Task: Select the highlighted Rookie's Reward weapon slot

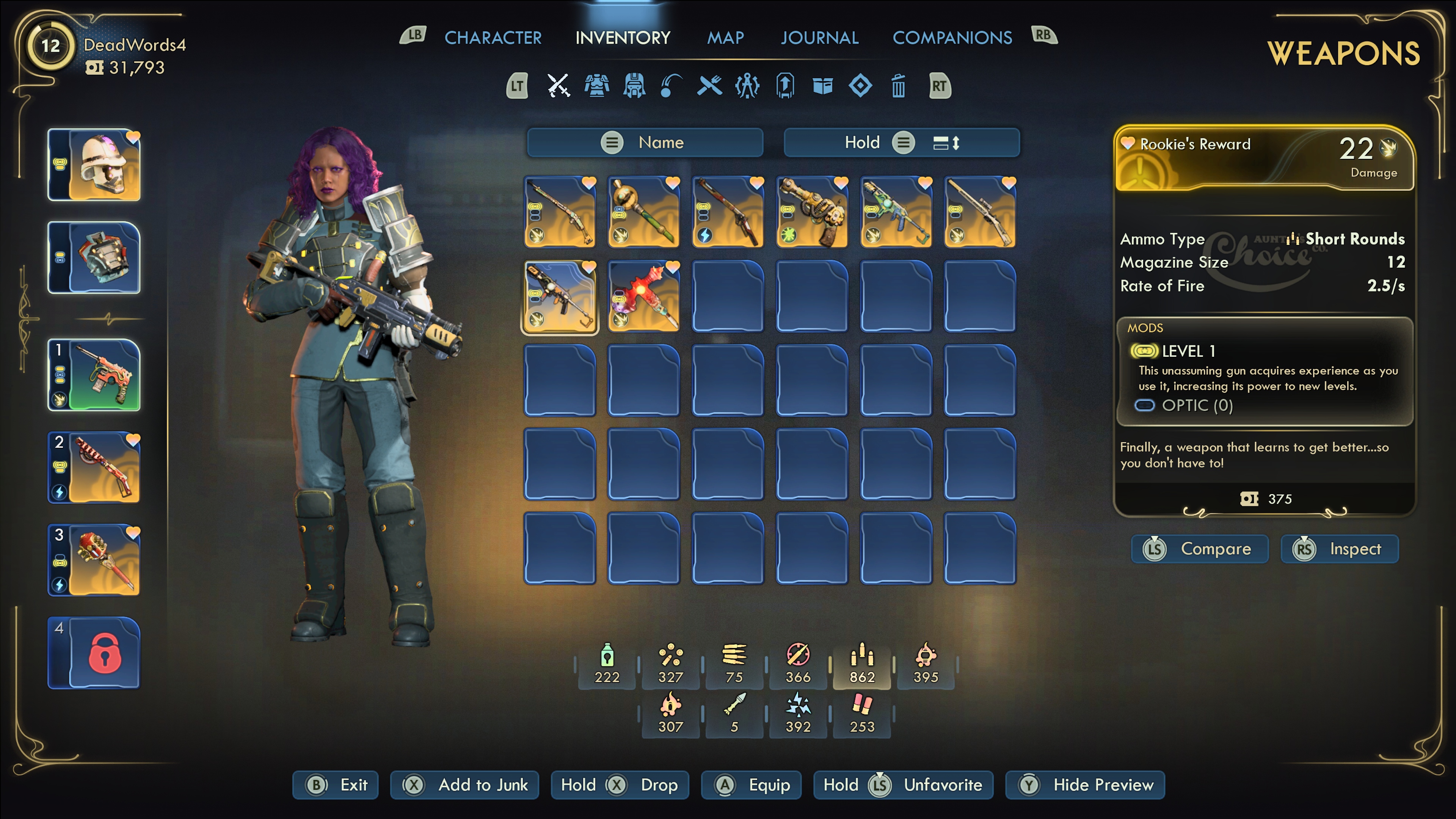Action: pyautogui.click(x=560, y=297)
